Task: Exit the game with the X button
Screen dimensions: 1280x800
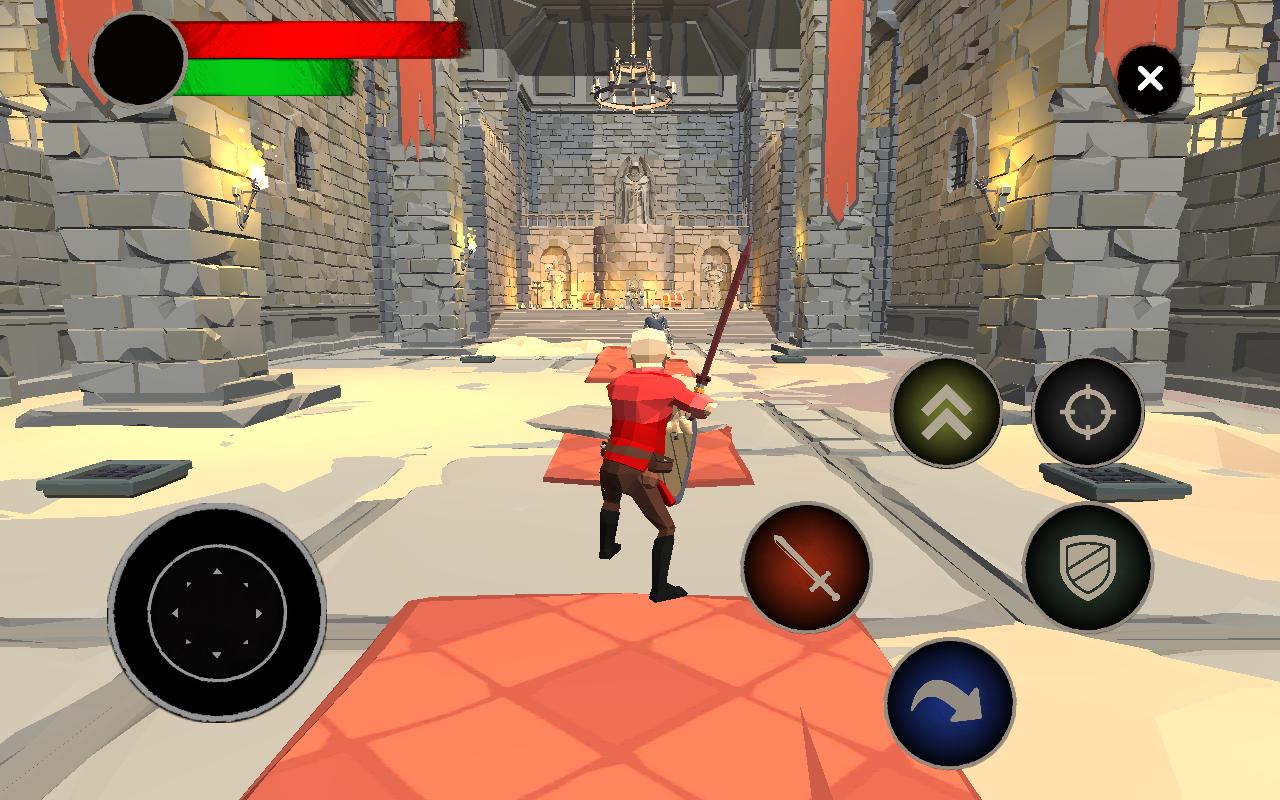Action: click(1150, 78)
